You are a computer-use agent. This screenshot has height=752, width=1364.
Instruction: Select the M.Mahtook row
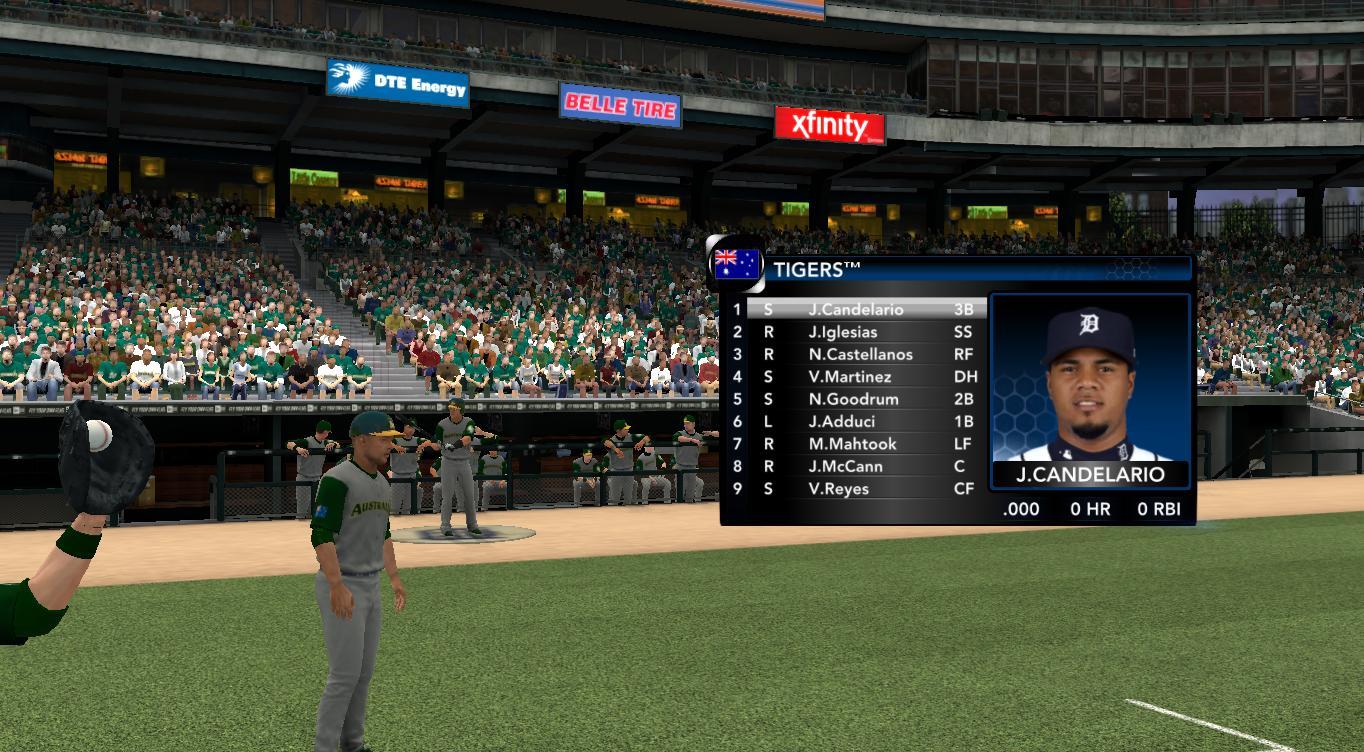tap(852, 444)
